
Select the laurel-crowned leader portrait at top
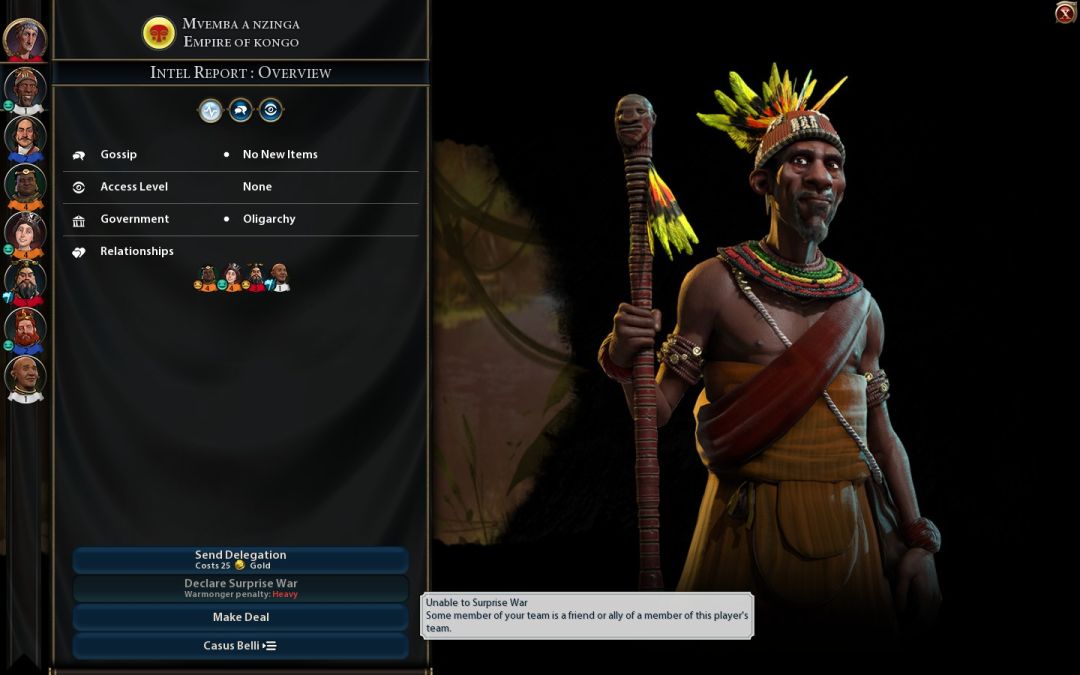point(24,39)
